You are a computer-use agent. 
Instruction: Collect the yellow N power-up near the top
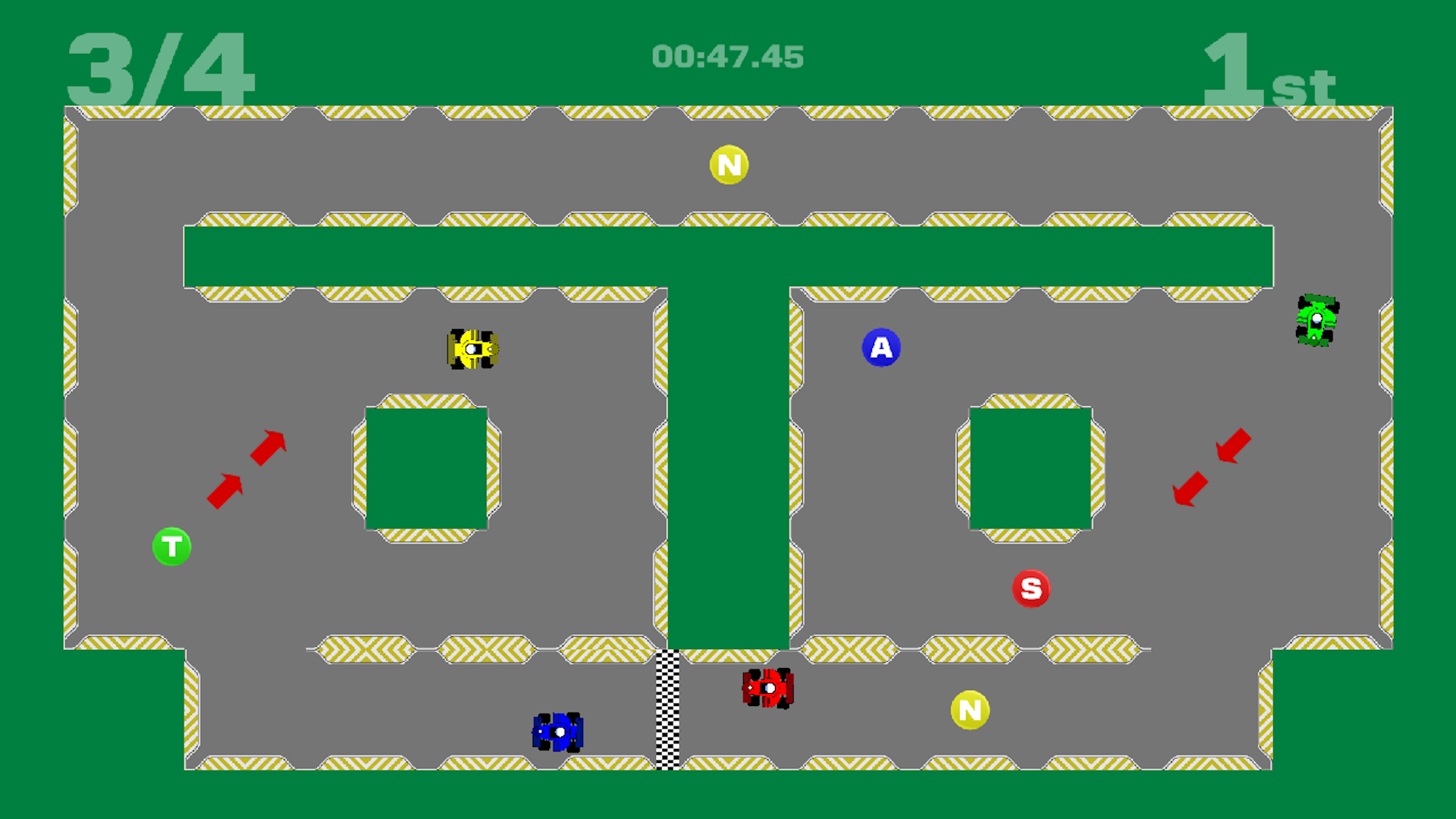729,165
